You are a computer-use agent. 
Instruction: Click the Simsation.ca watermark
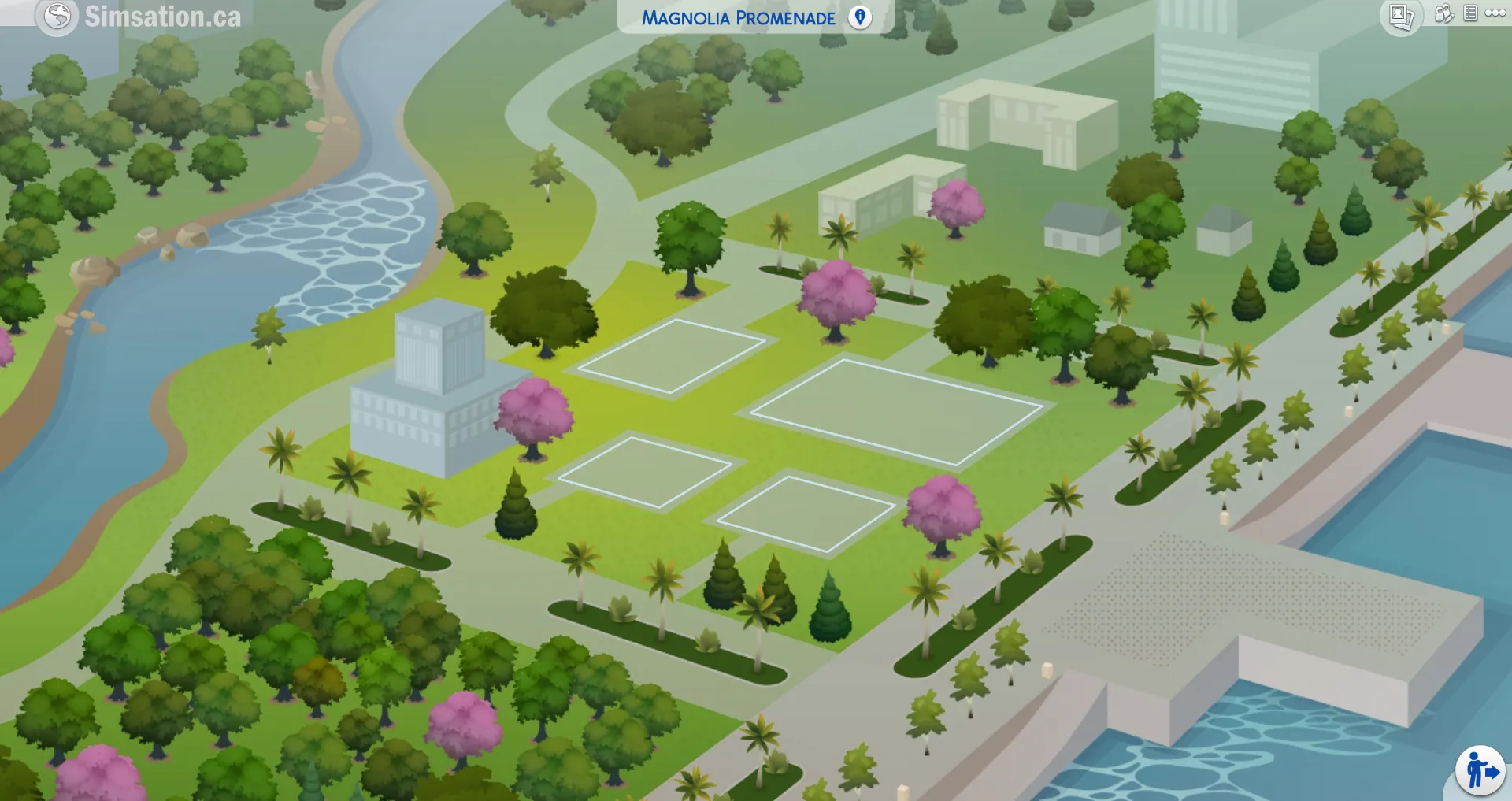point(164,16)
